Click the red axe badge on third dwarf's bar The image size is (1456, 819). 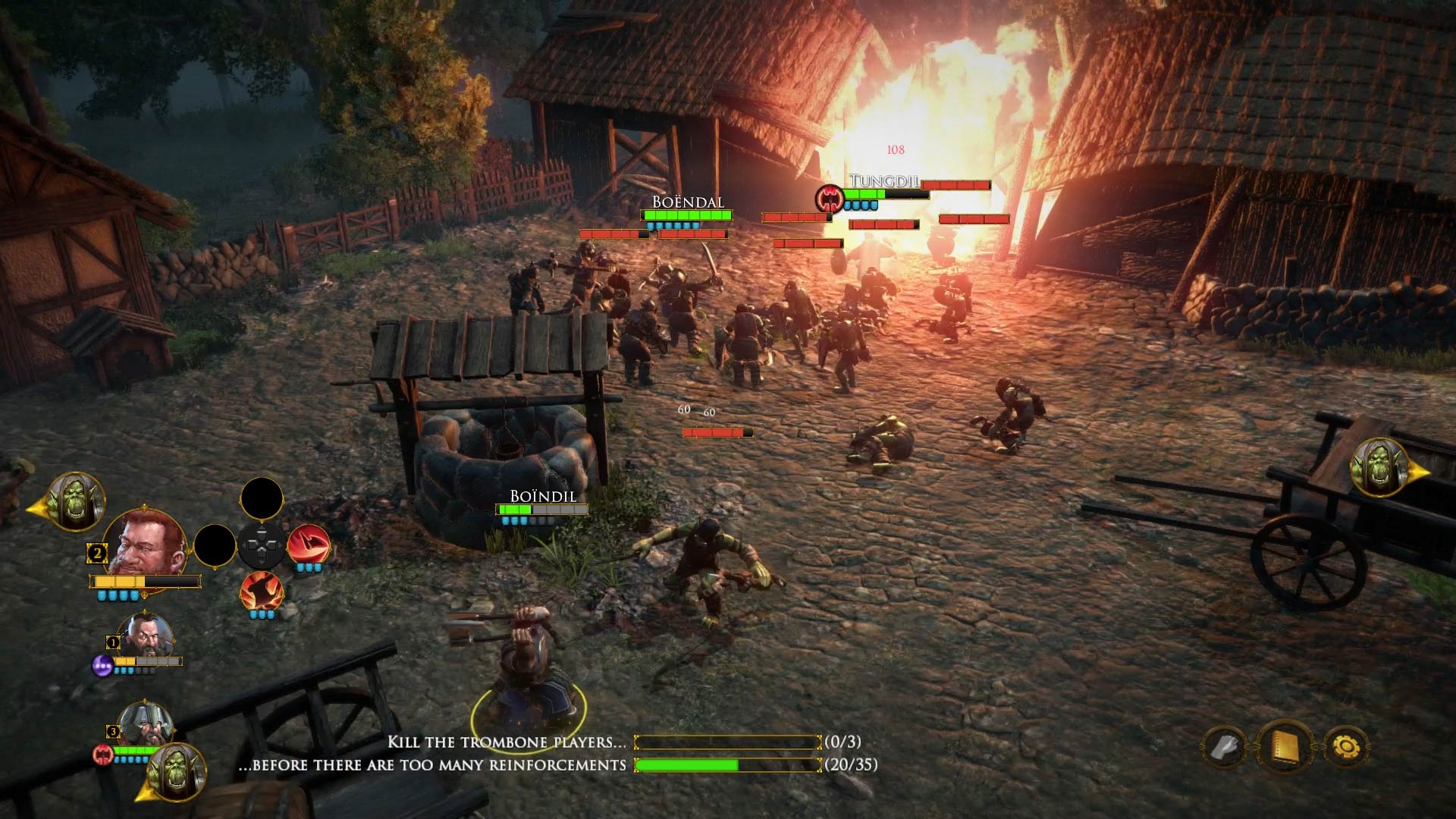click(x=101, y=755)
